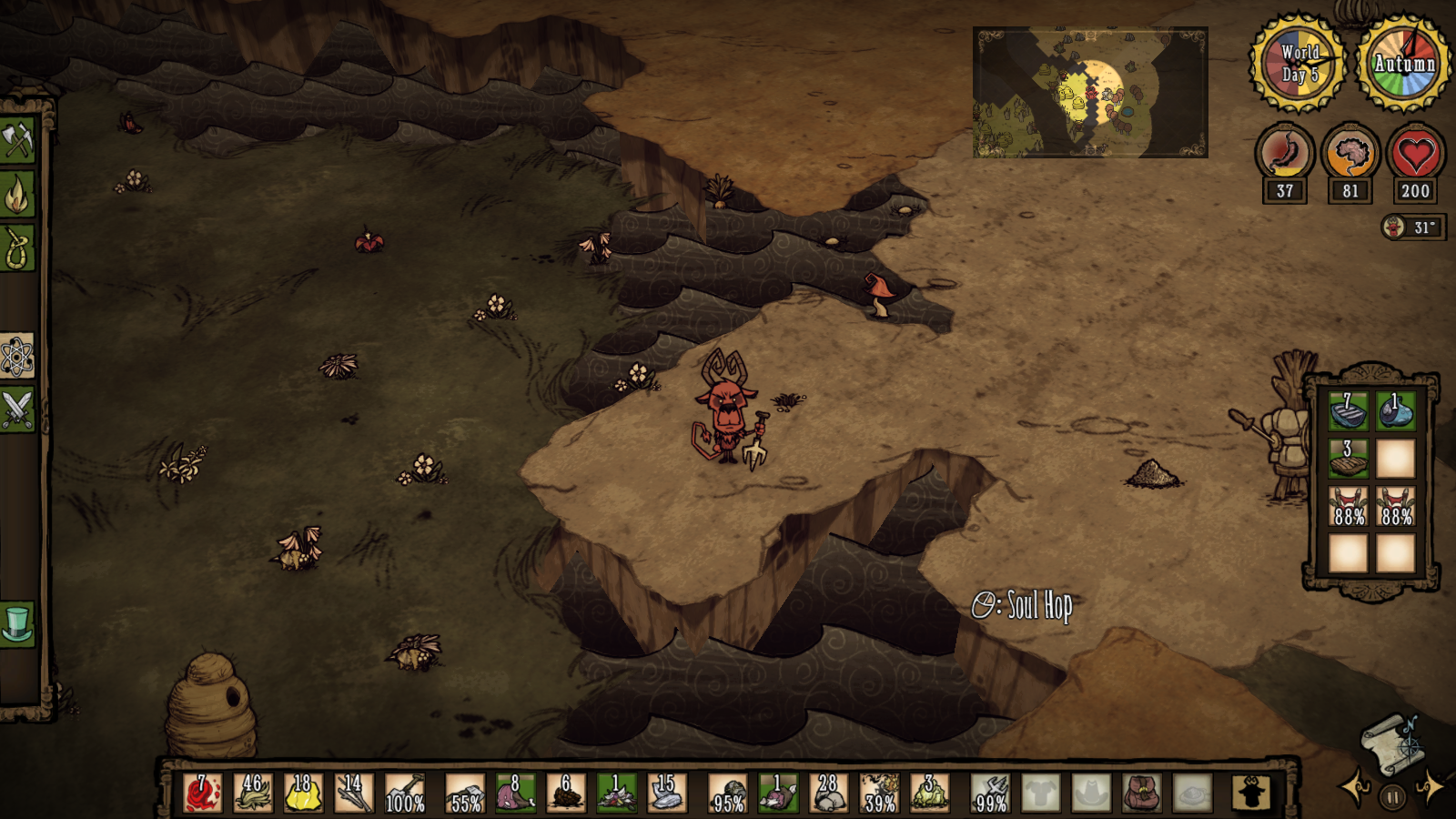Image resolution: width=1456 pixels, height=819 pixels.
Task: Open the Survival rope-trap crafting tab
Action: (x=17, y=248)
